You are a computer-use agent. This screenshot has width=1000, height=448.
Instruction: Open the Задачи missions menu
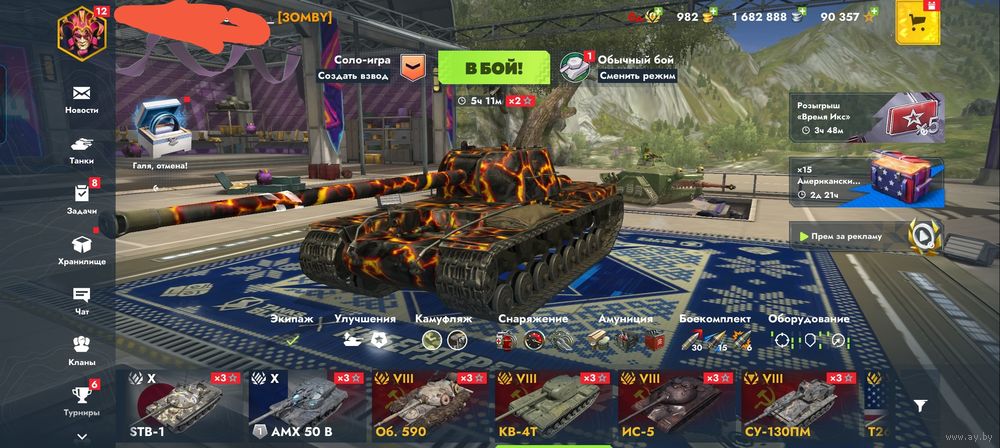coord(82,198)
